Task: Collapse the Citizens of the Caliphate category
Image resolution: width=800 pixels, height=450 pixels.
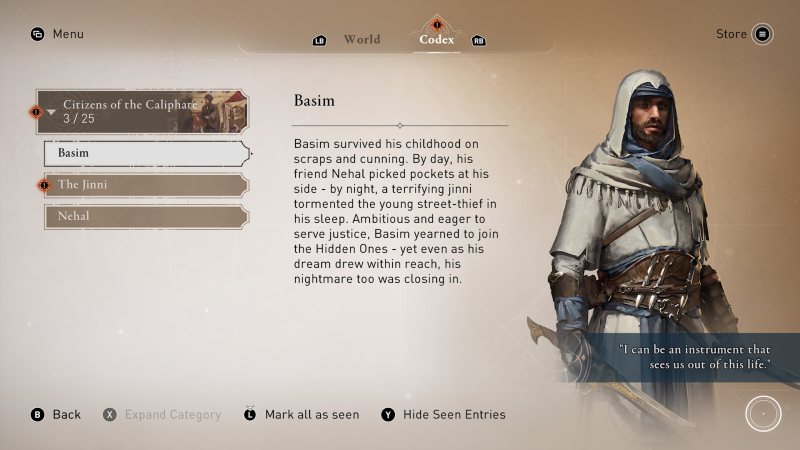Action: tap(142, 111)
